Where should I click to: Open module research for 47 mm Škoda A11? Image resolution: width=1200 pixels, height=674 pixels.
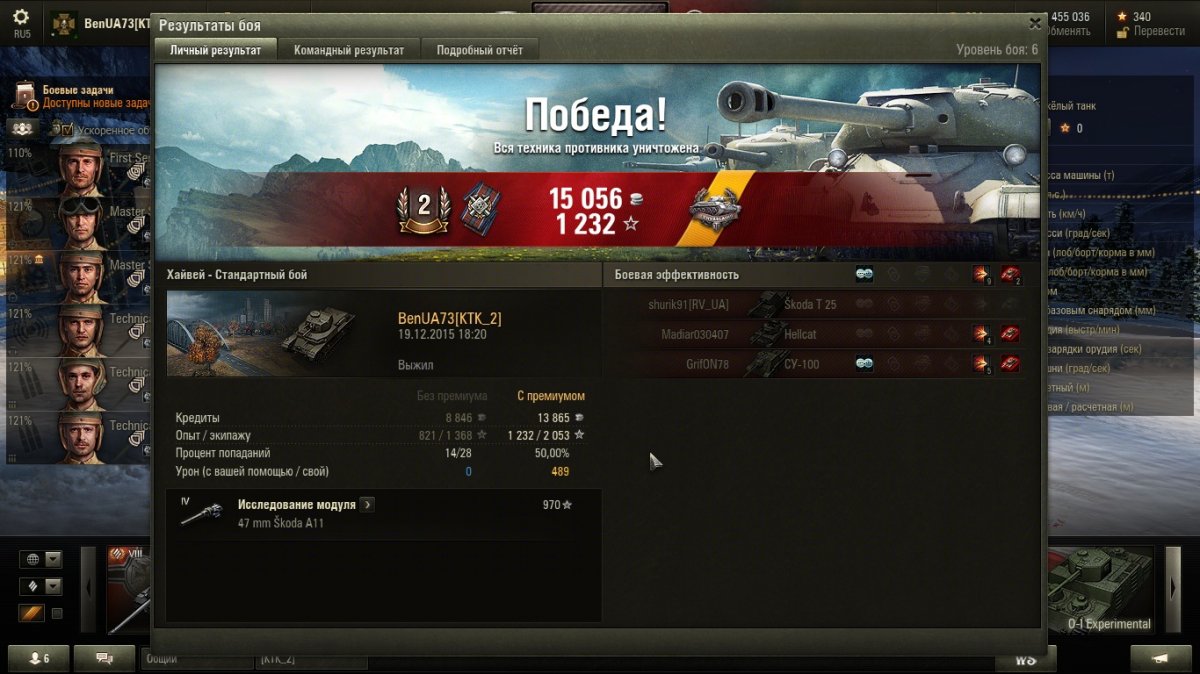[x=367, y=505]
